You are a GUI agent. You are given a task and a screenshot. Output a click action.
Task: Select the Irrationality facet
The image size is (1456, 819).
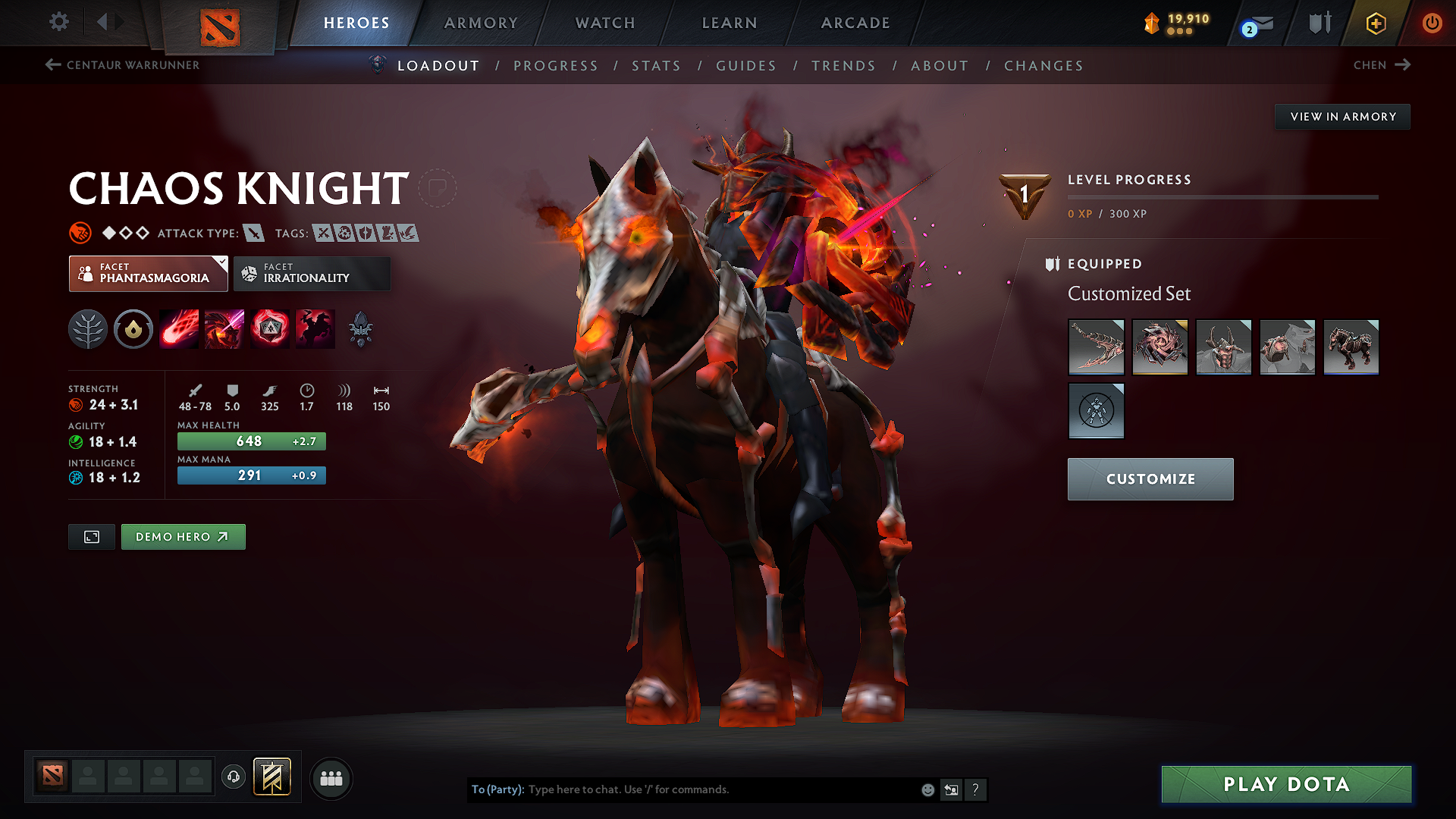coord(312,273)
